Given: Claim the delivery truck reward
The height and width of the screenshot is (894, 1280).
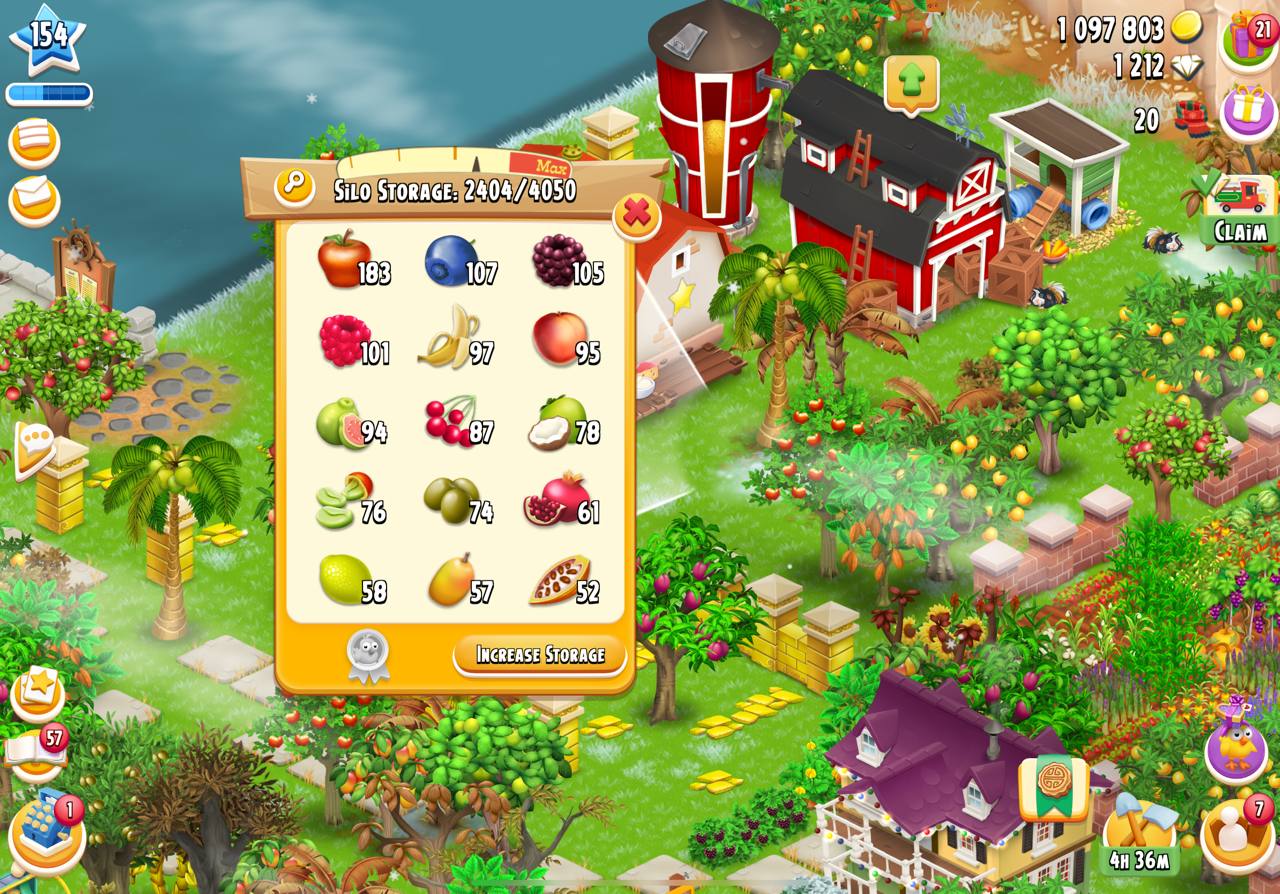Looking at the screenshot, I should (1240, 211).
